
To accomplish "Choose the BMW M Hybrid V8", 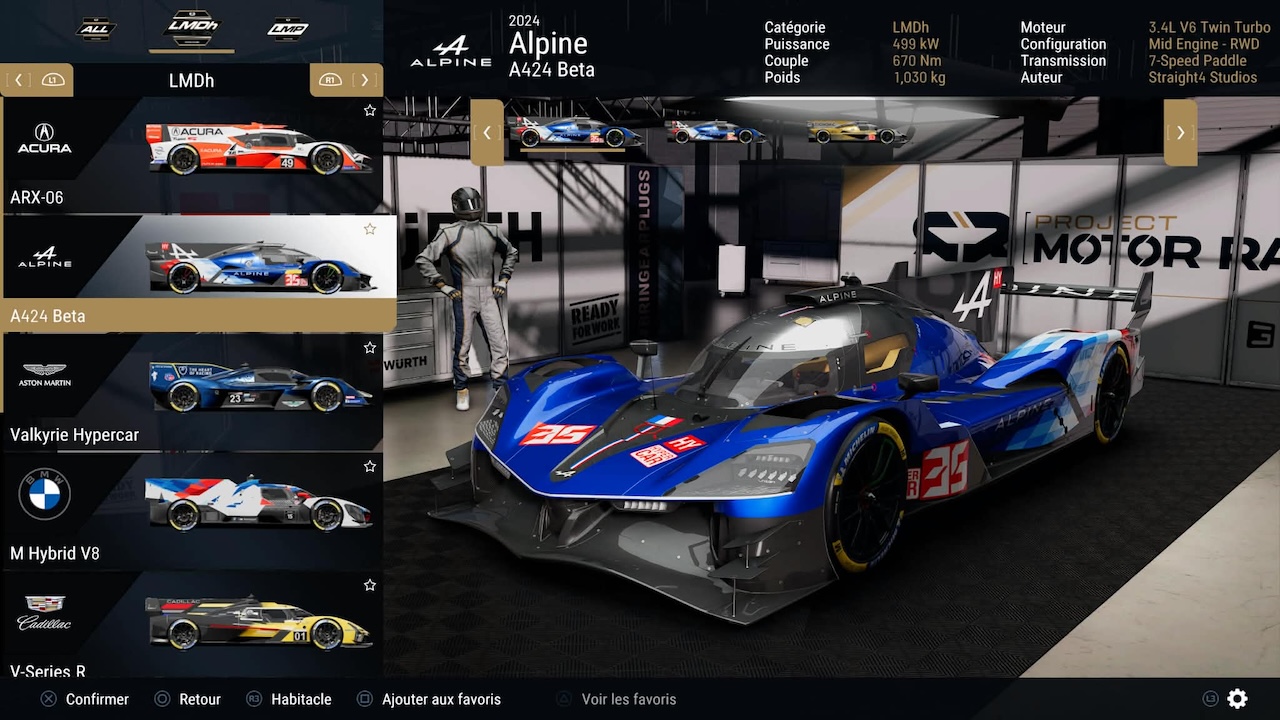I will 190,510.
